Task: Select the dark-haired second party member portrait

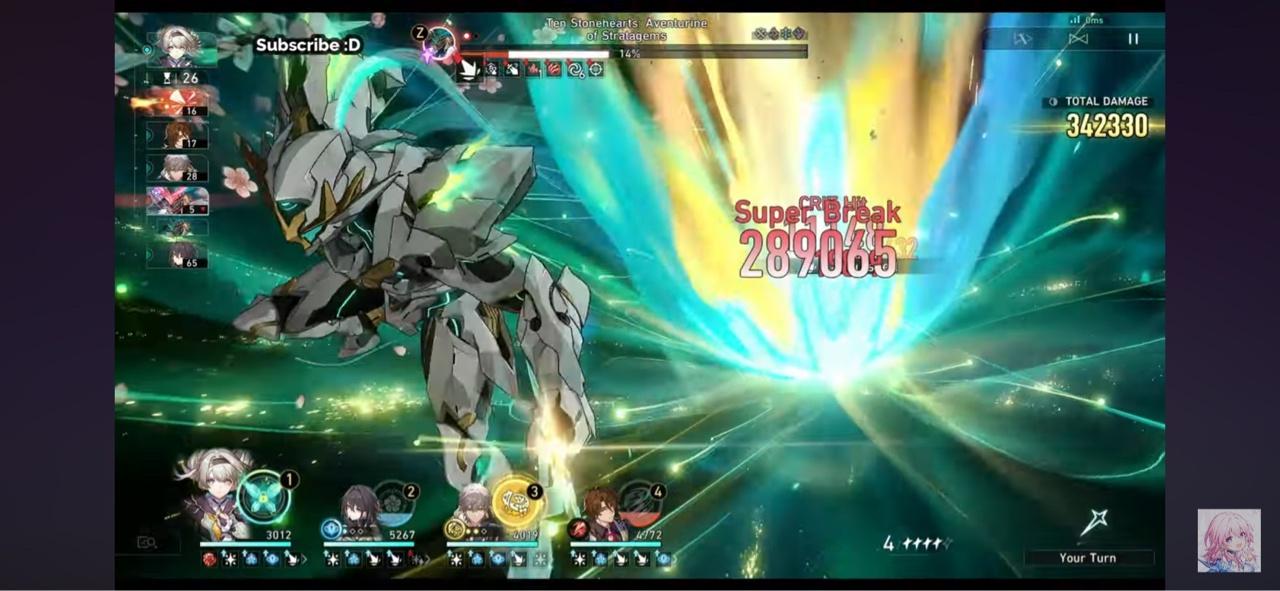Action: (357, 512)
